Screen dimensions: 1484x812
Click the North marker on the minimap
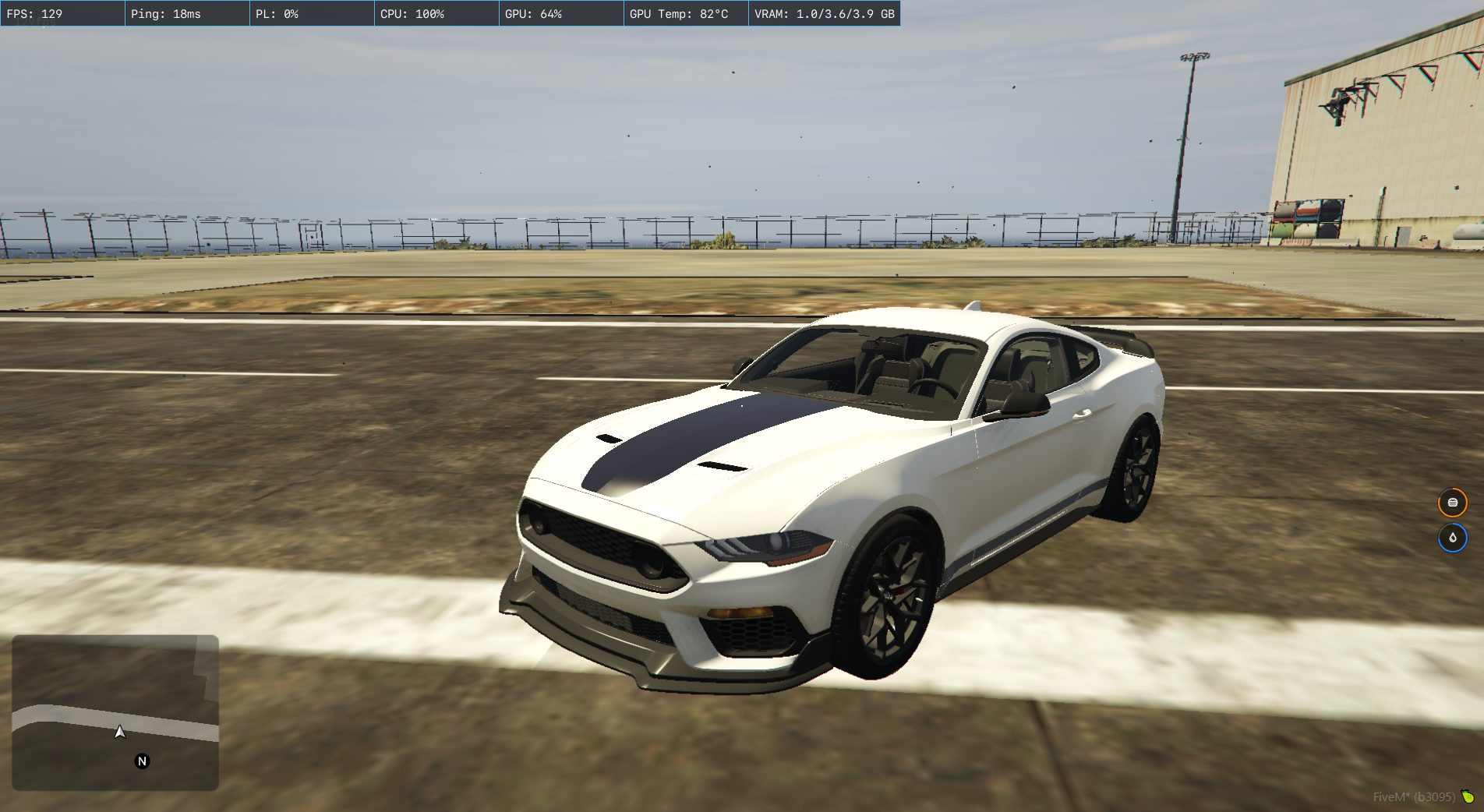point(142,761)
